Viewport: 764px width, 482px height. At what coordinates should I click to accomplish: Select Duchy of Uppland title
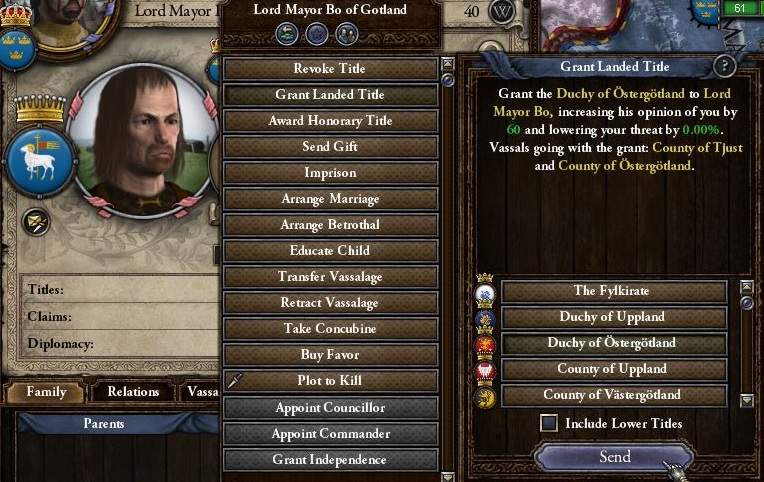tap(613, 317)
